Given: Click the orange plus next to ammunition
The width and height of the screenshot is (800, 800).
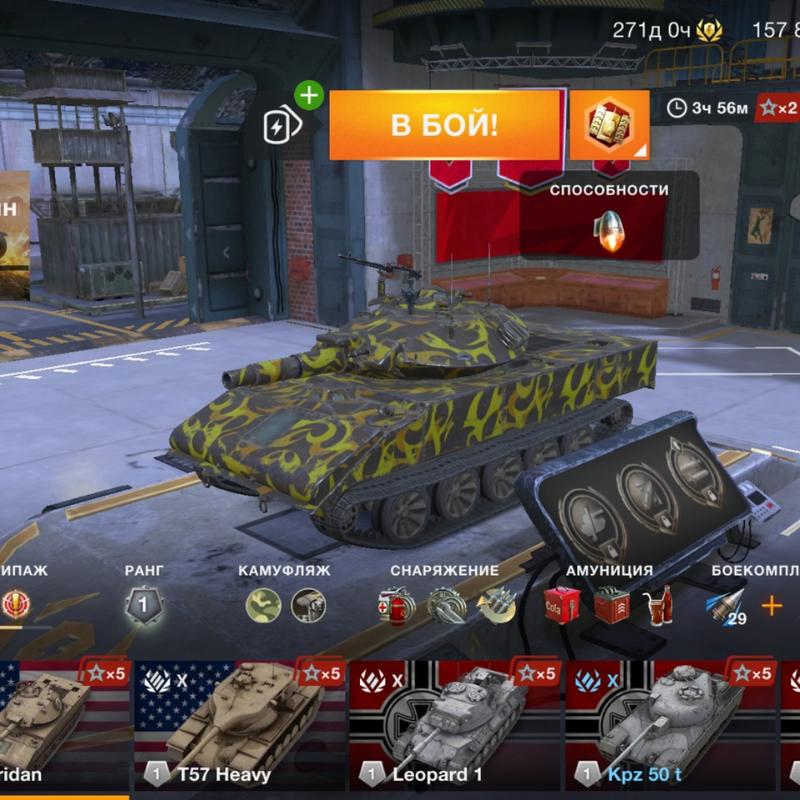Looking at the screenshot, I should (x=771, y=605).
